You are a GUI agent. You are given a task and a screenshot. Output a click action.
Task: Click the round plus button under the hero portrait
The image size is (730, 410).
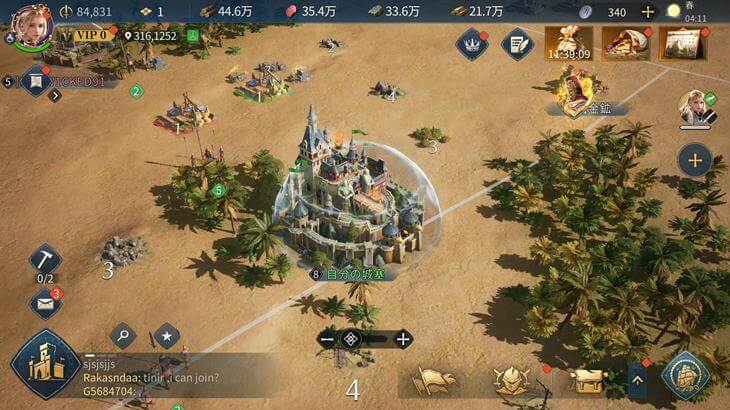(694, 159)
